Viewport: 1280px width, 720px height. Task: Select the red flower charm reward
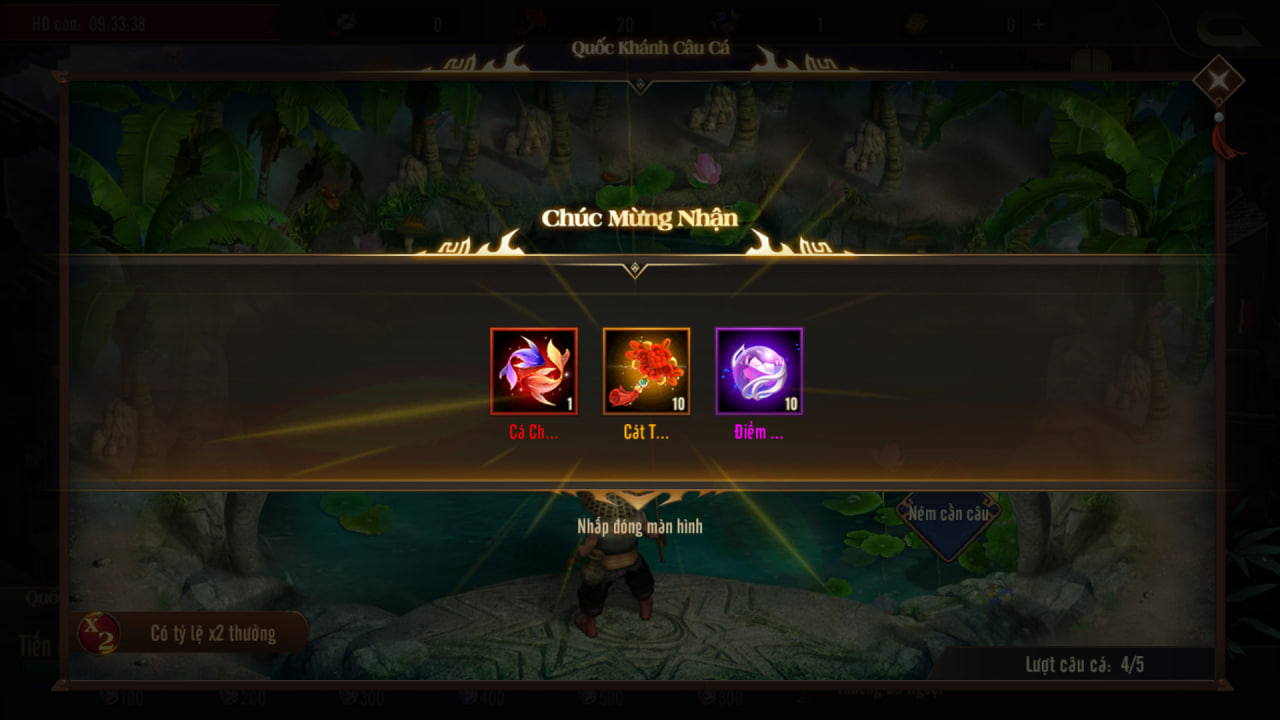[646, 371]
